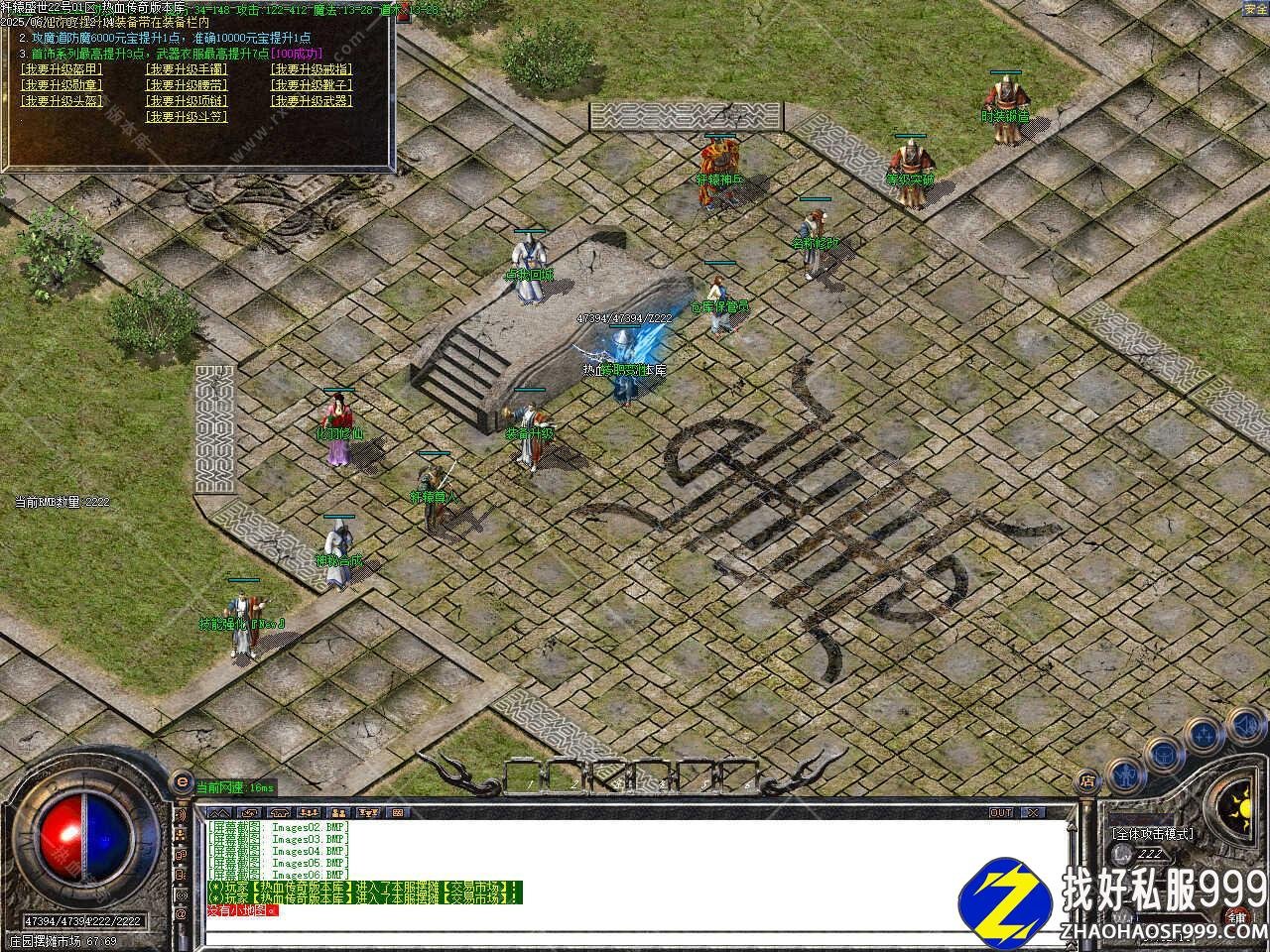This screenshot has height=952, width=1270.
Task: Open the 店 shop button
Action: click(1088, 782)
